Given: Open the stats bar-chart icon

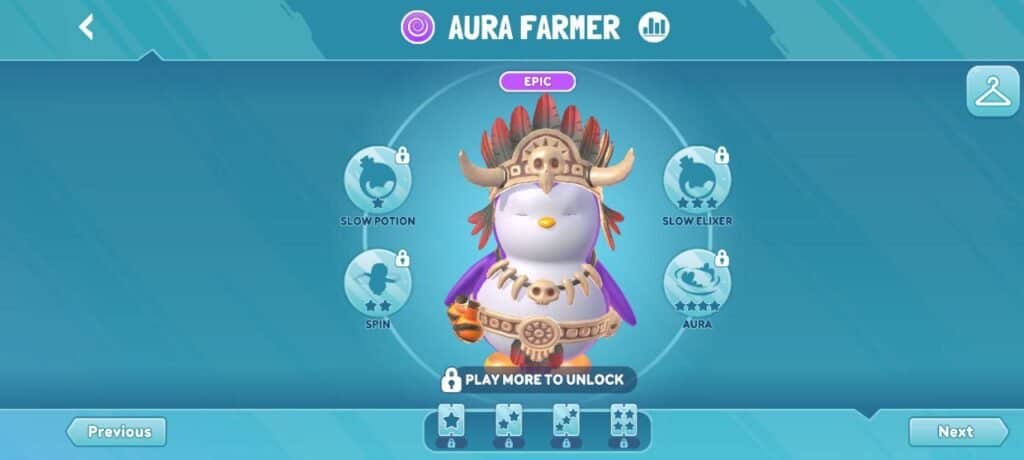Looking at the screenshot, I should point(655,27).
